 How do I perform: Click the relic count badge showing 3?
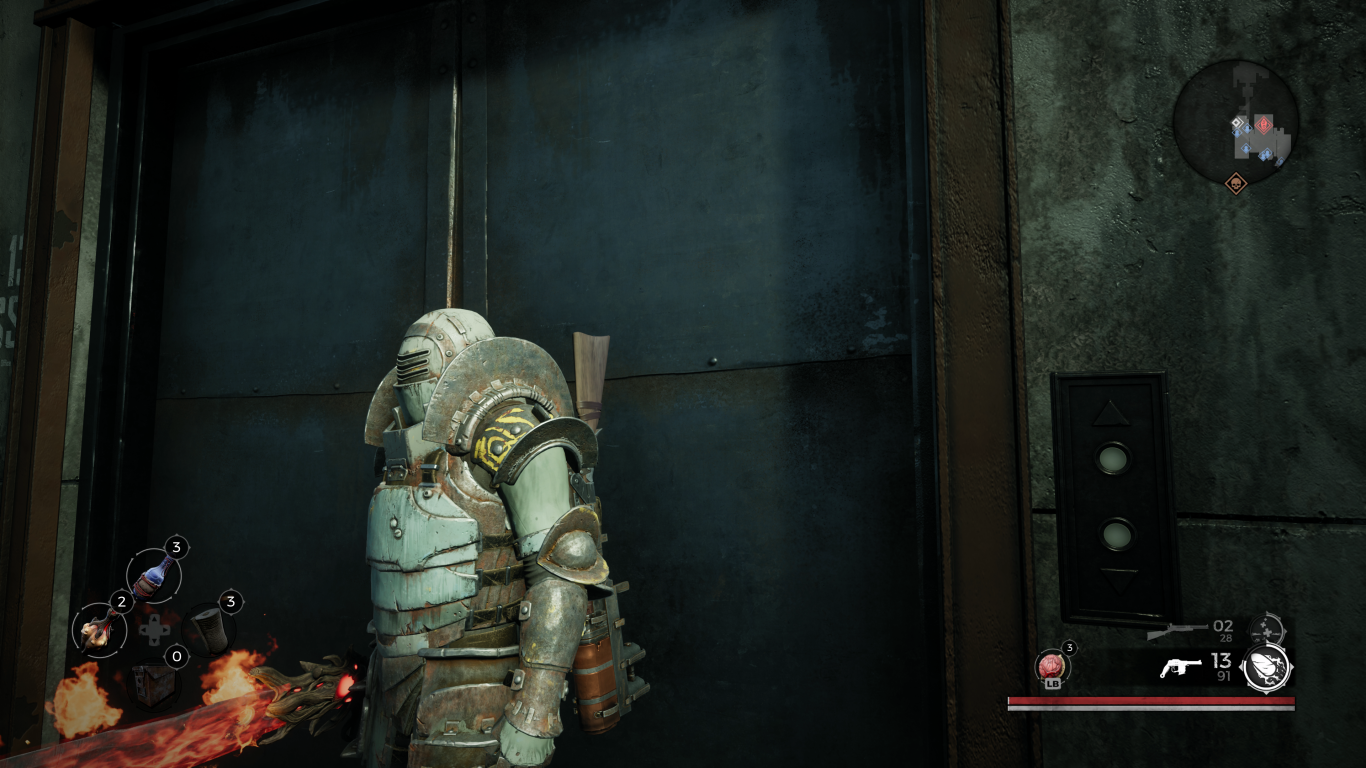click(x=1070, y=648)
